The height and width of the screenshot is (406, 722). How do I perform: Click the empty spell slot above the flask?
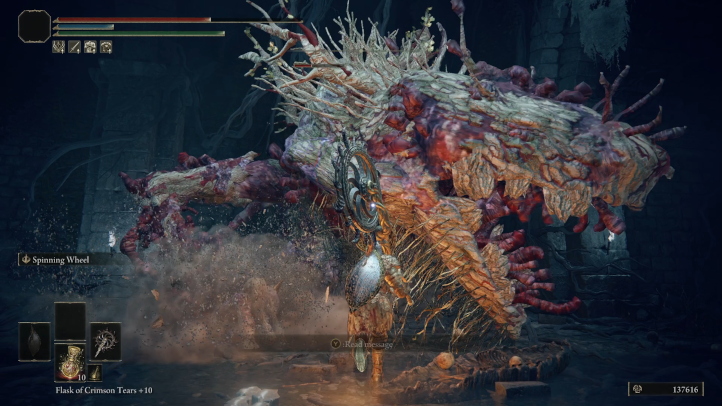pyautogui.click(x=69, y=320)
